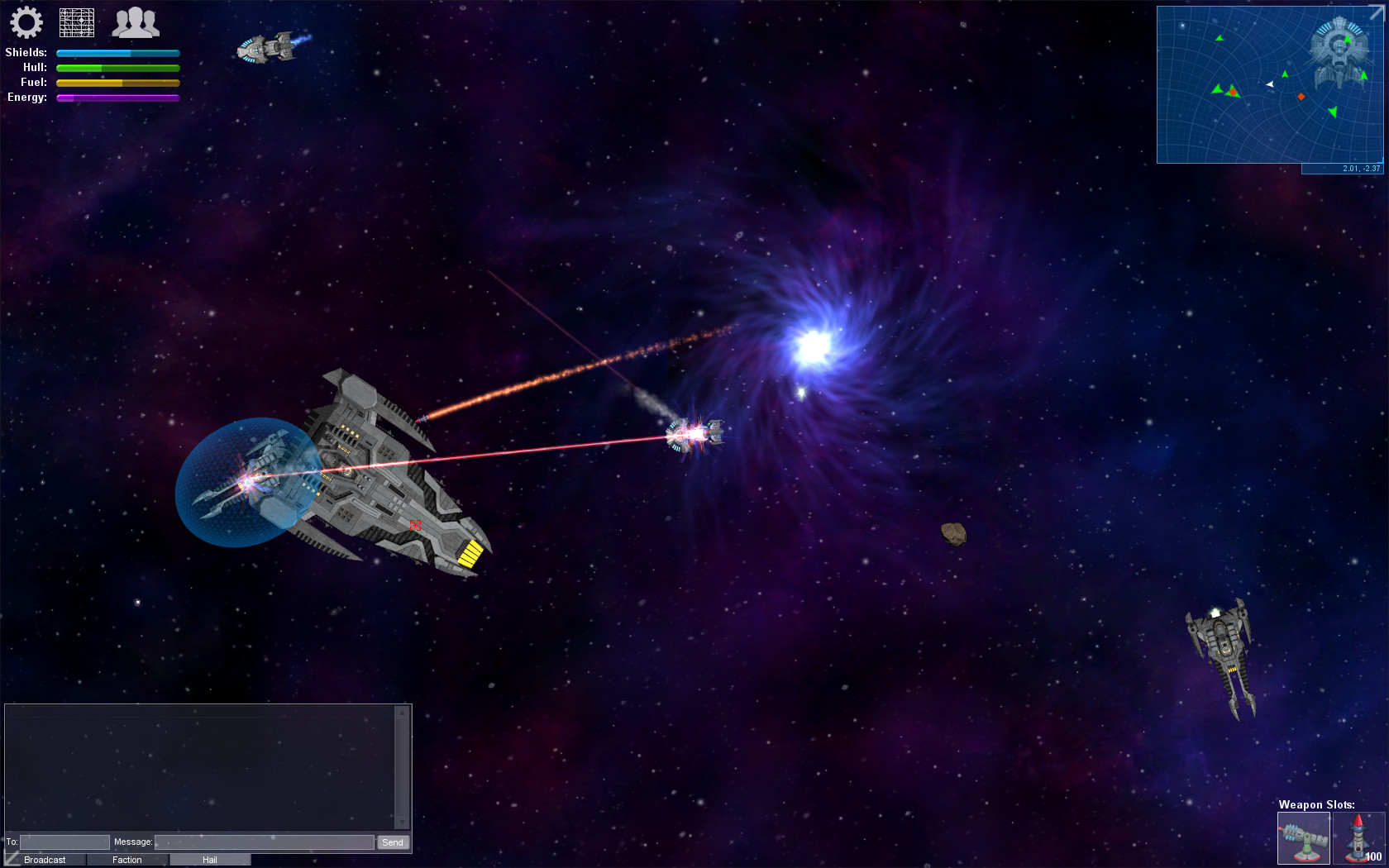Click the orange diamond marker on the minimap
This screenshot has height=868, width=1389.
pos(1301,97)
